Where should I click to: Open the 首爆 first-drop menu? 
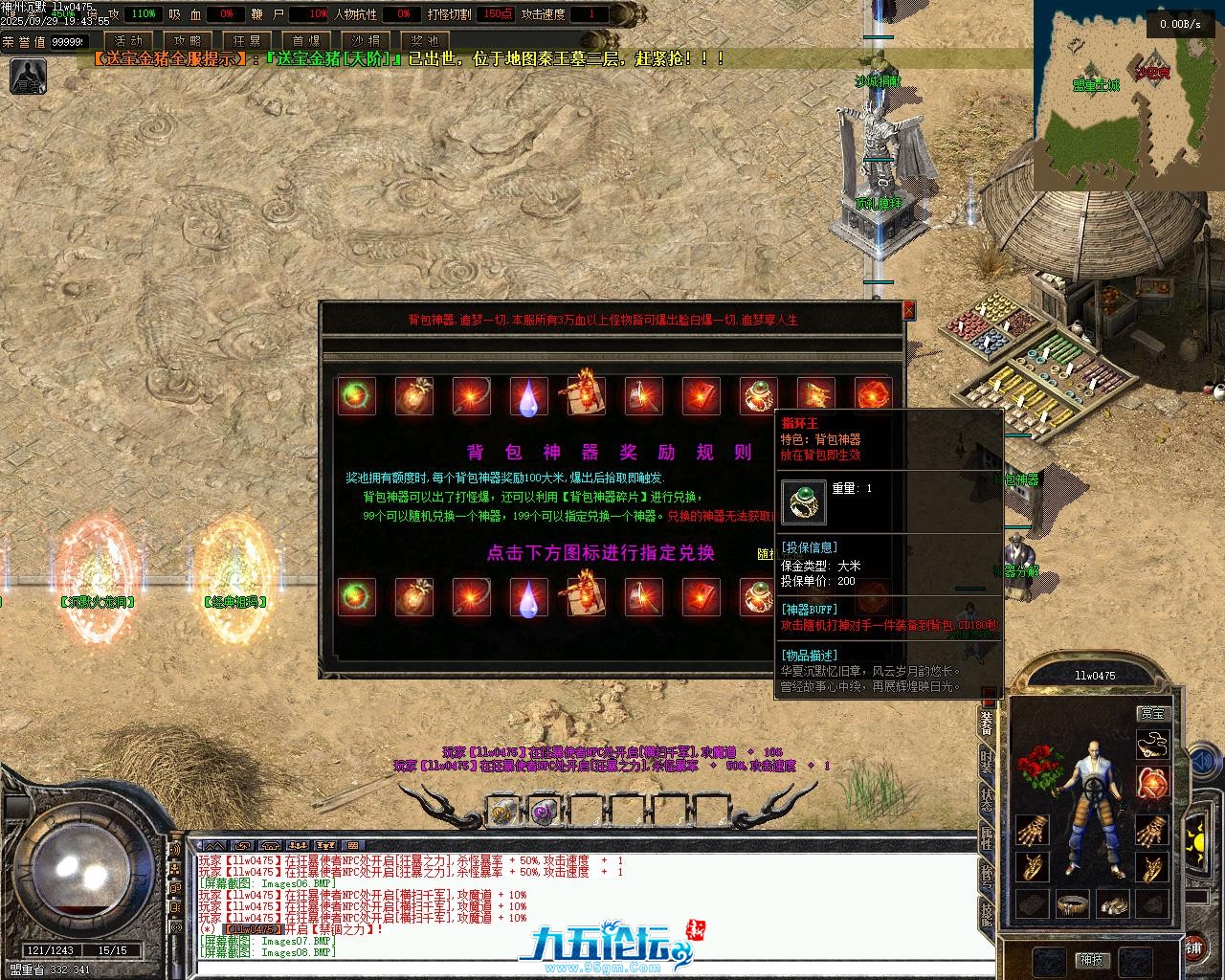click(x=306, y=41)
